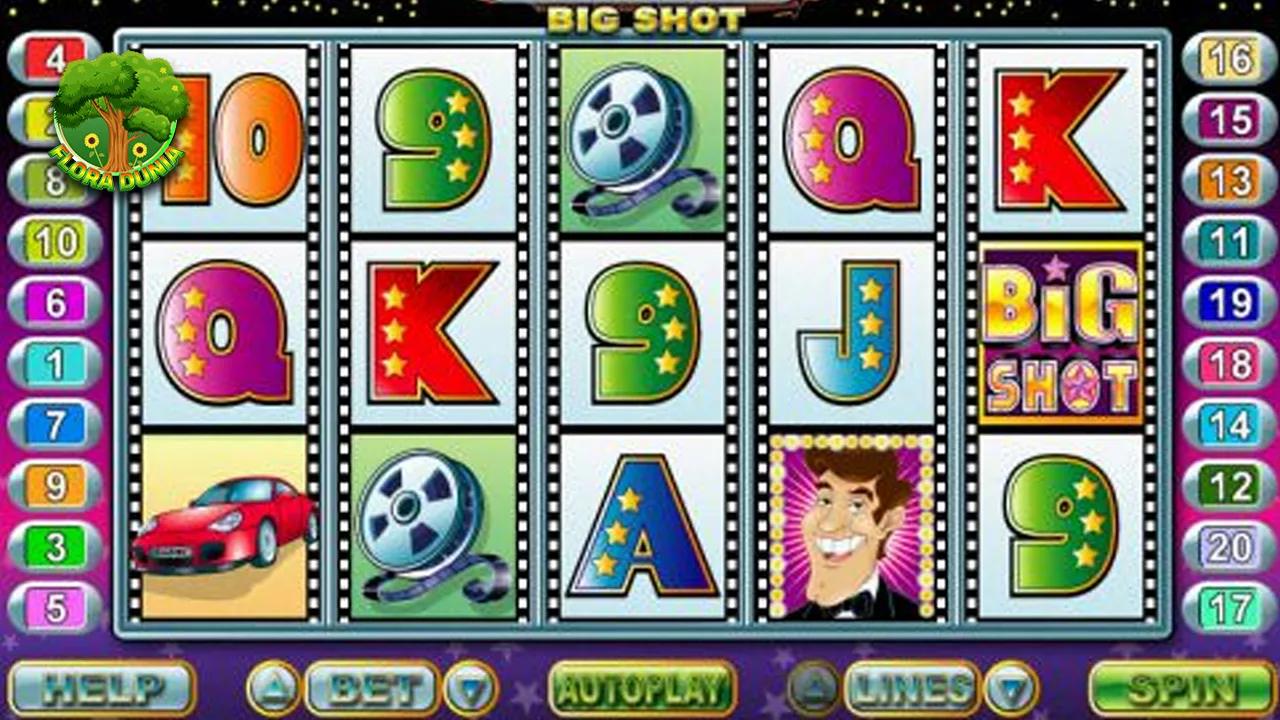Select payline 1 on the left side
1280x720 pixels.
pyautogui.click(x=52, y=364)
